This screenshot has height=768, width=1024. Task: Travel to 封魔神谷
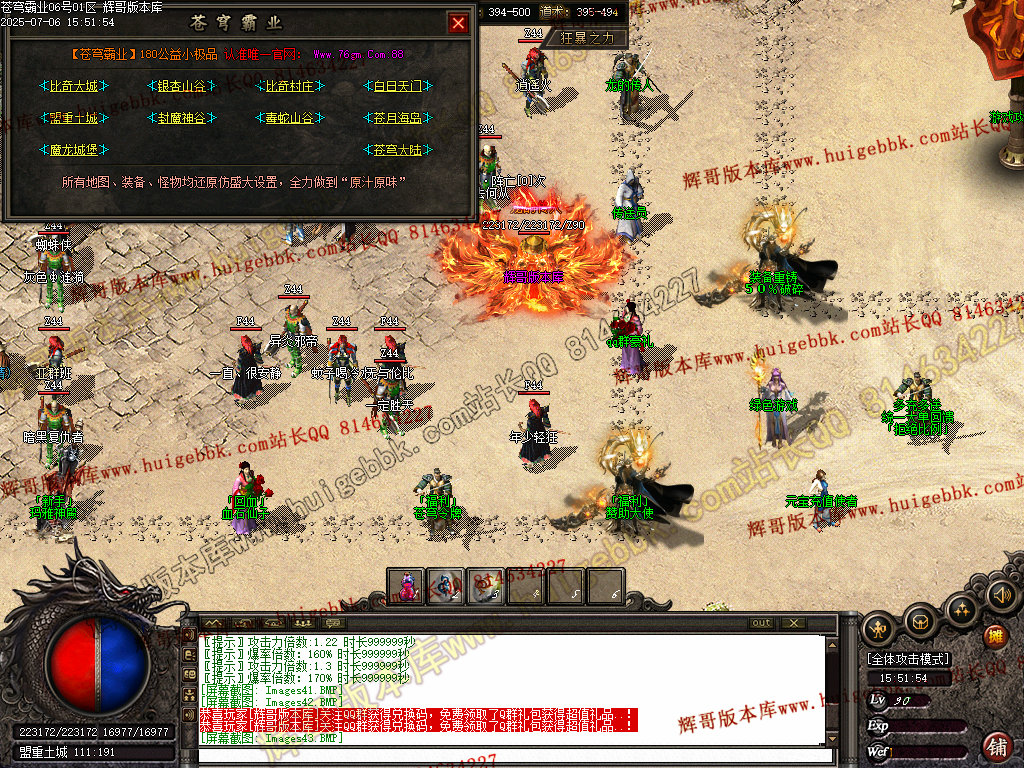[181, 118]
